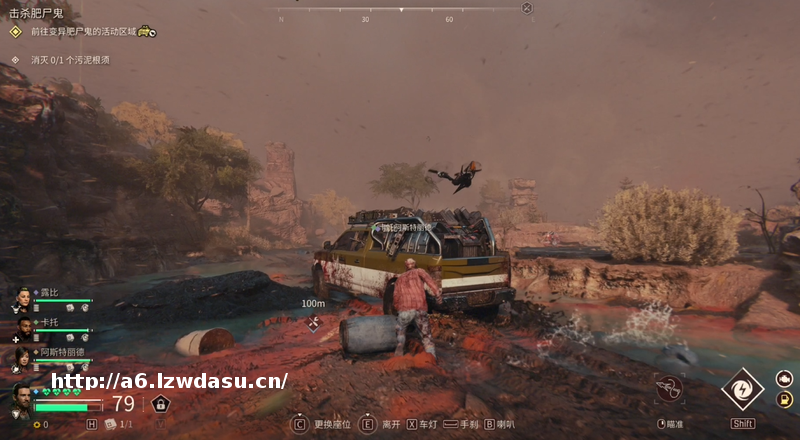Select the winch hook aim icon
This screenshot has width=800, height=440.
click(x=669, y=390)
